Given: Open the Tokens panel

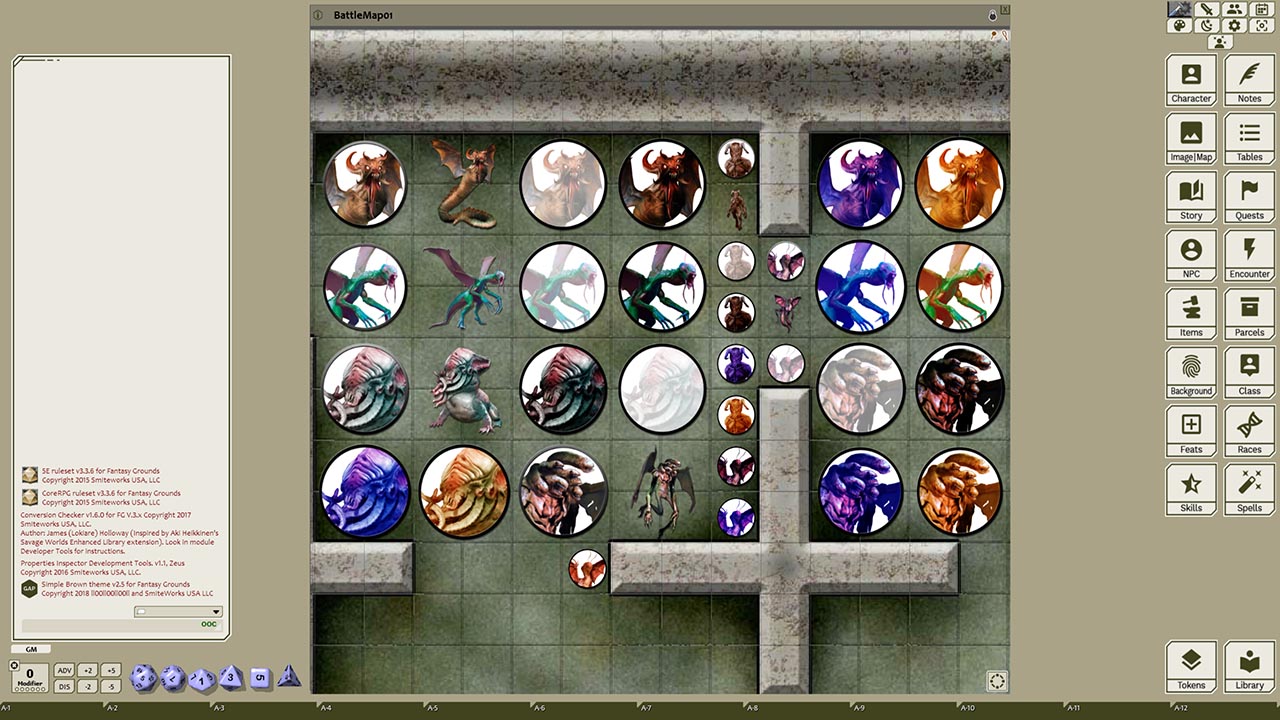Looking at the screenshot, I should click(1191, 666).
